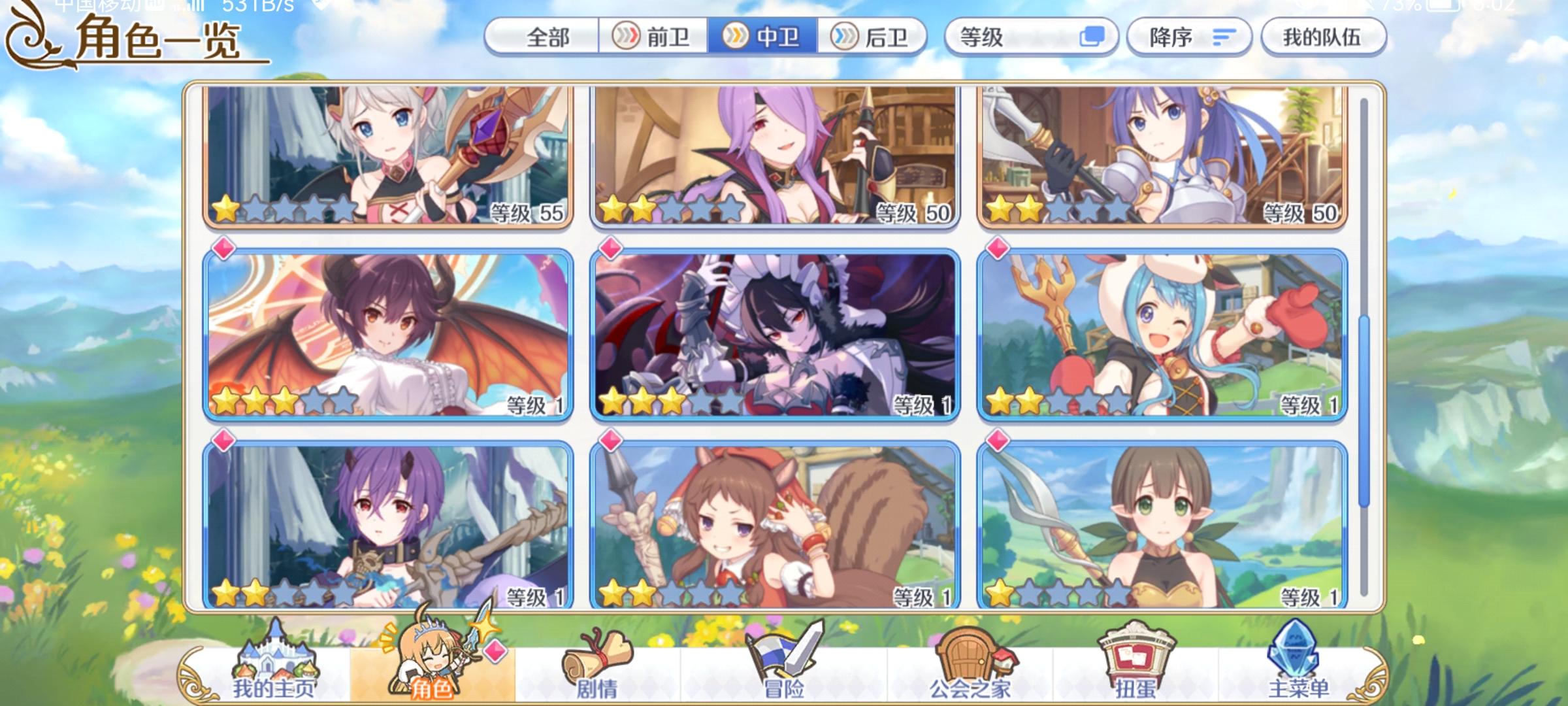This screenshot has width=1568, height=706.
Task: Switch to the 全部 filter tab
Action: click(x=546, y=37)
